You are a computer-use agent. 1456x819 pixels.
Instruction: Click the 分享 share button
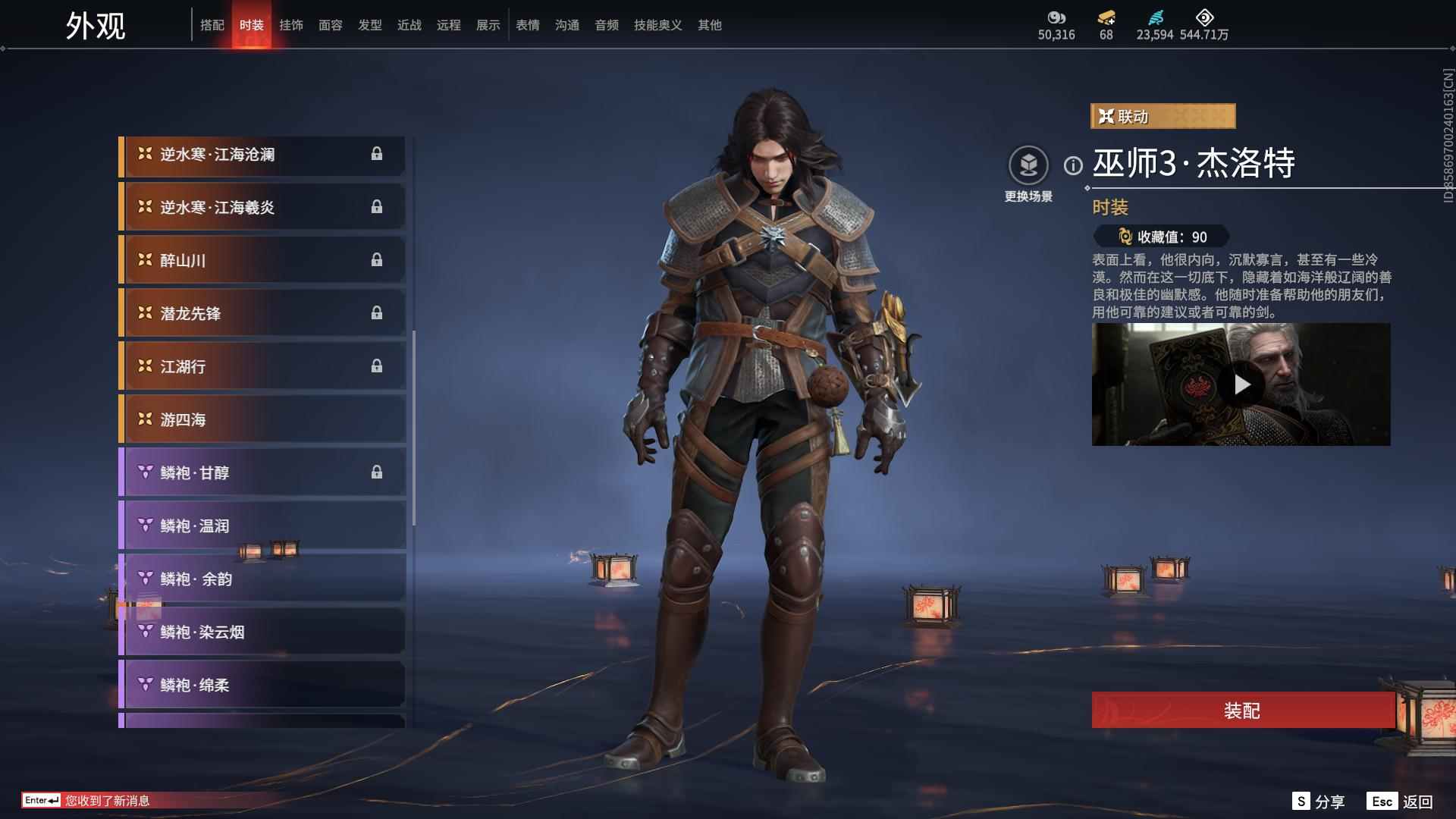pyautogui.click(x=1319, y=802)
